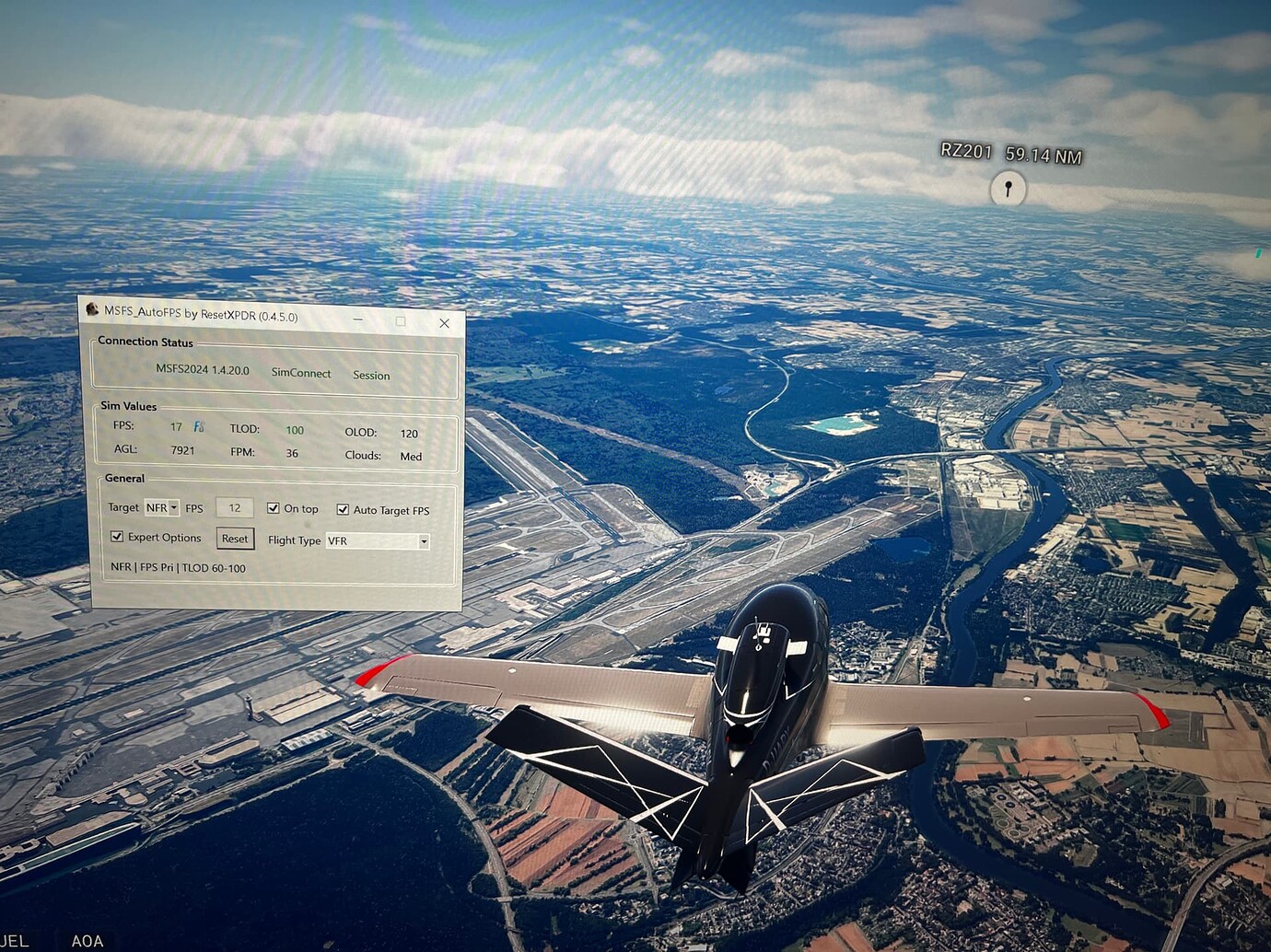Click the MSFS2024 1.4.20.0 version label

coord(201,371)
